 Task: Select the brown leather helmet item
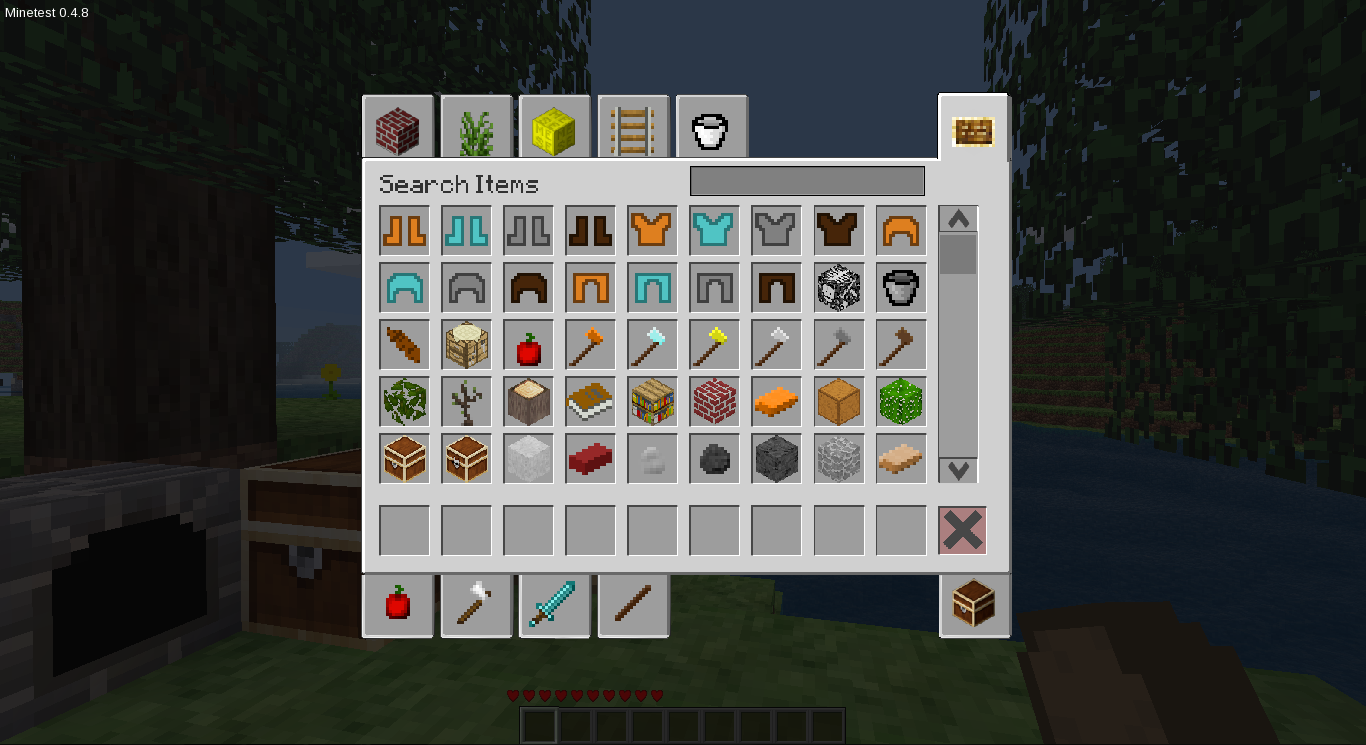point(528,287)
